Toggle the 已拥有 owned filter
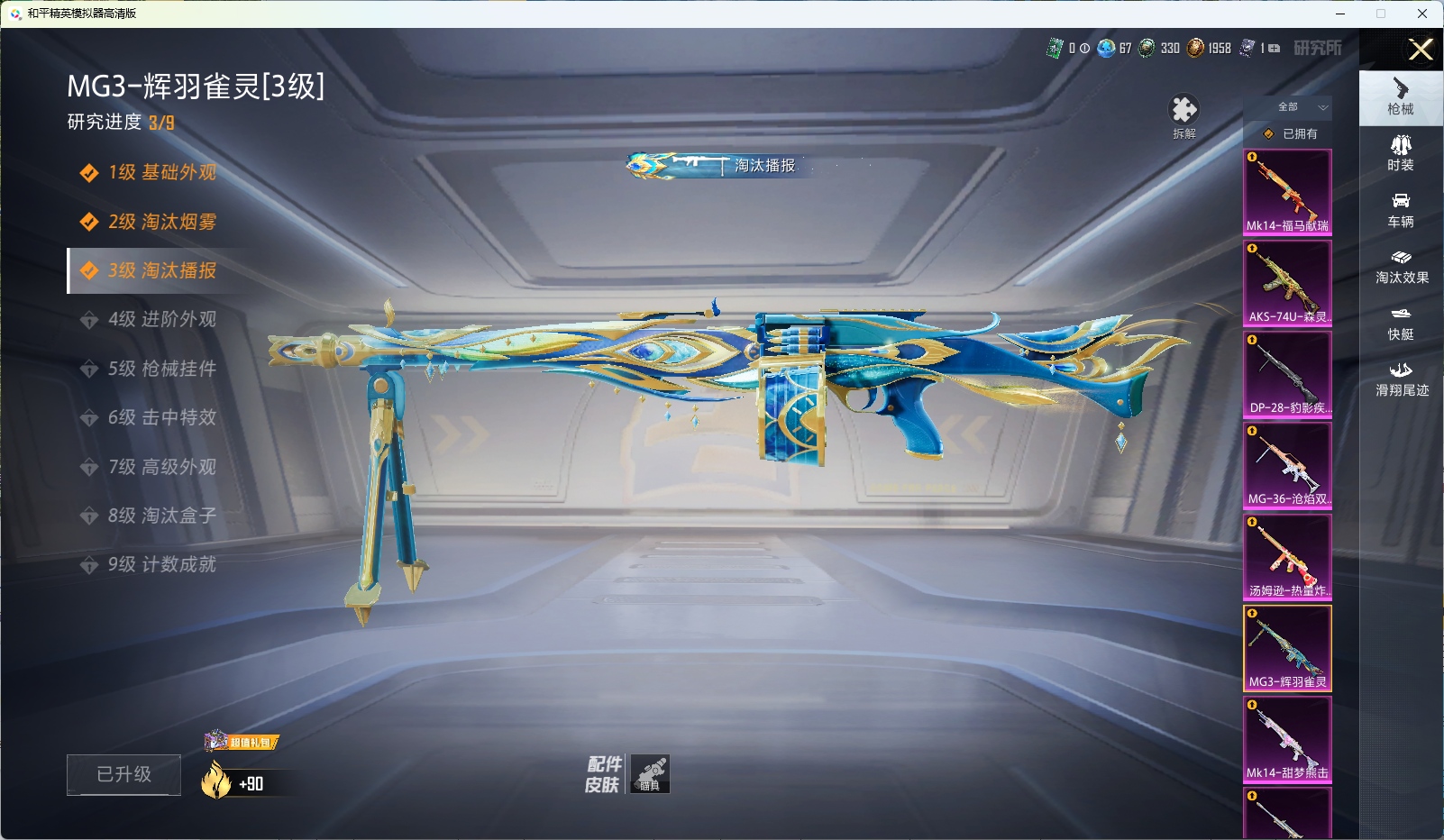Viewport: 1444px width, 840px height. [x=1291, y=133]
